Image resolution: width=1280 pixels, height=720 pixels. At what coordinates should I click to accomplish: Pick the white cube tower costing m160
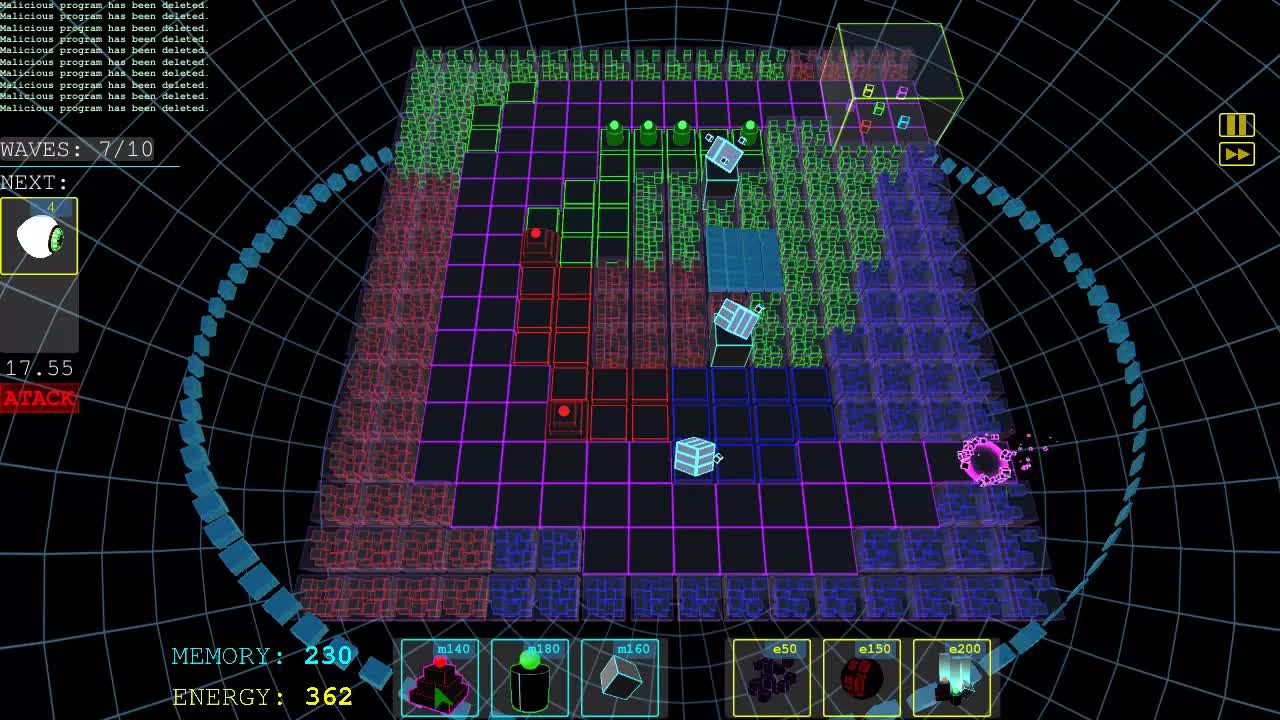click(x=620, y=677)
